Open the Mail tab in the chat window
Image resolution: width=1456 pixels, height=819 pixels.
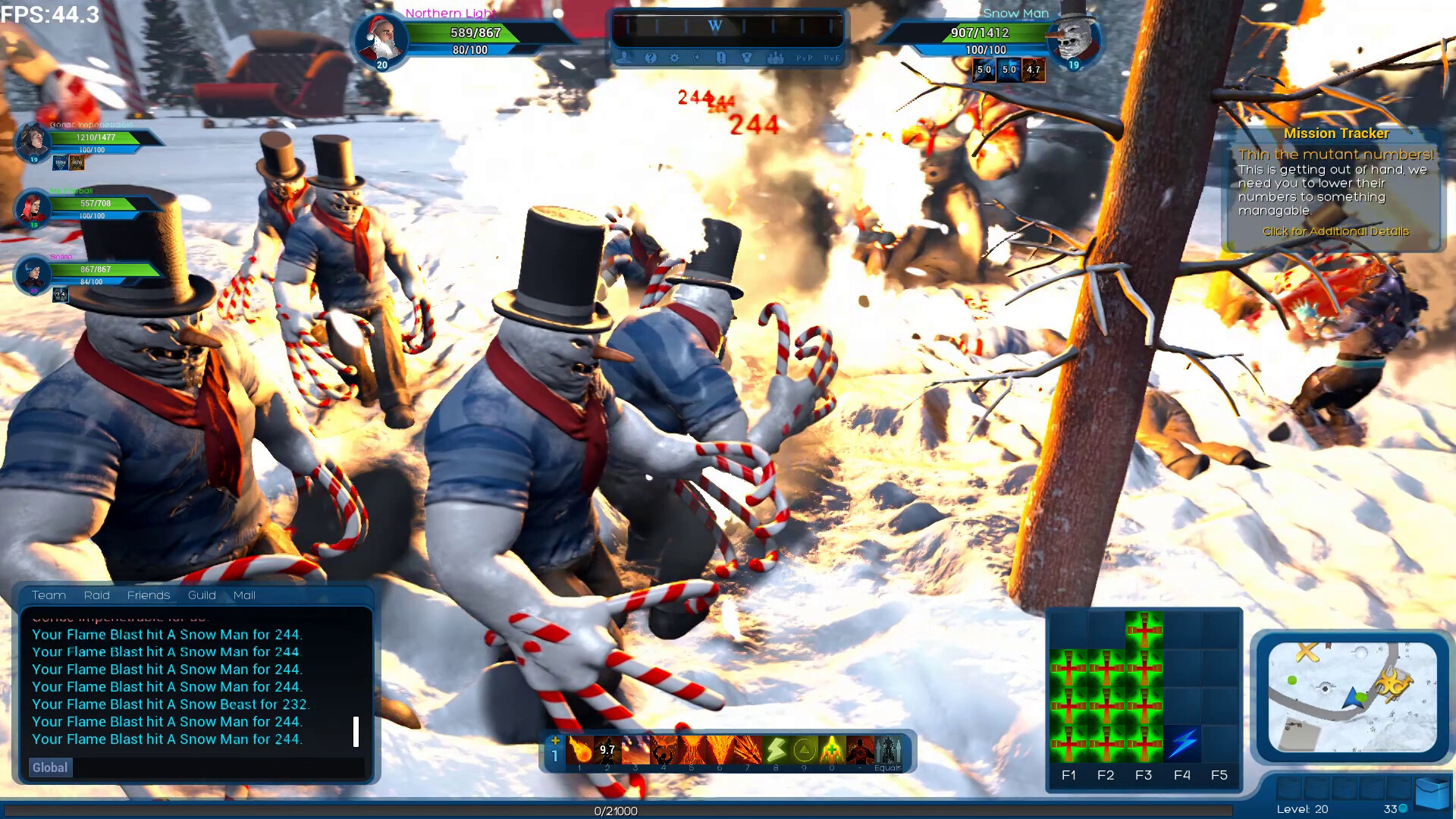(x=244, y=595)
